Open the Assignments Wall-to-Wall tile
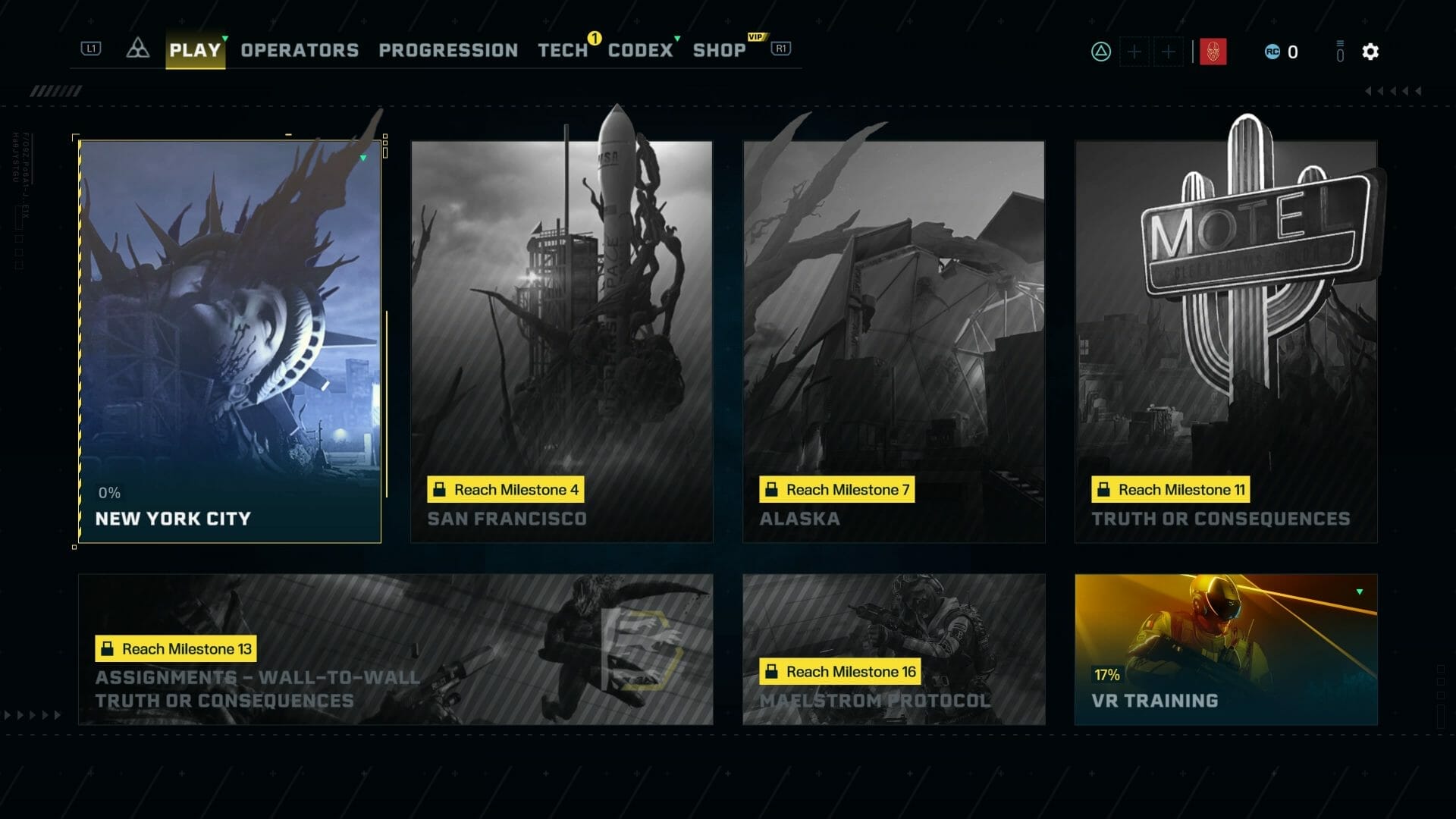Viewport: 1456px width, 819px height. [x=395, y=649]
